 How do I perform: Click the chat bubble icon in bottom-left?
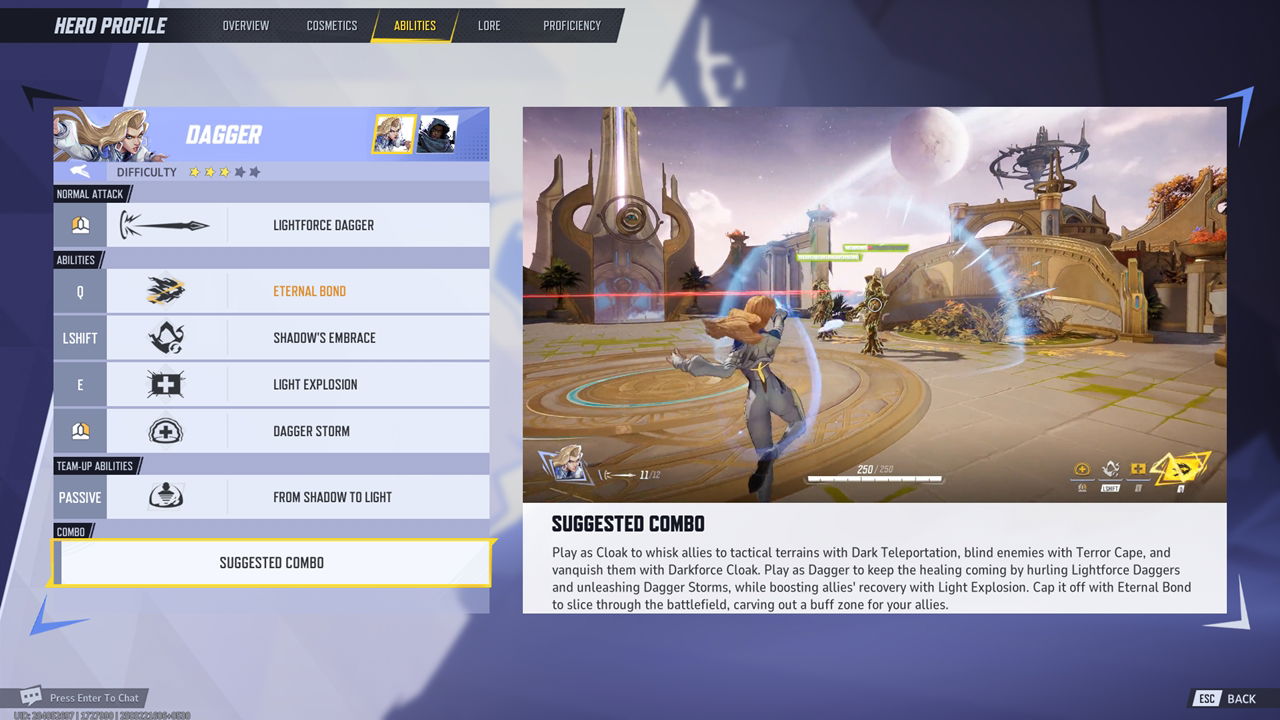click(x=31, y=697)
